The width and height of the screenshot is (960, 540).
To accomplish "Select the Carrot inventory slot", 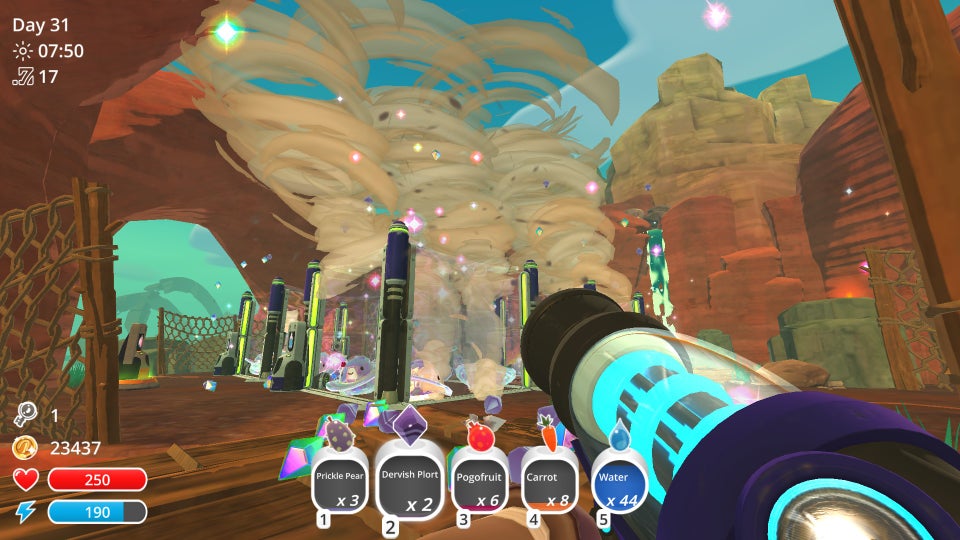I will pyautogui.click(x=548, y=485).
